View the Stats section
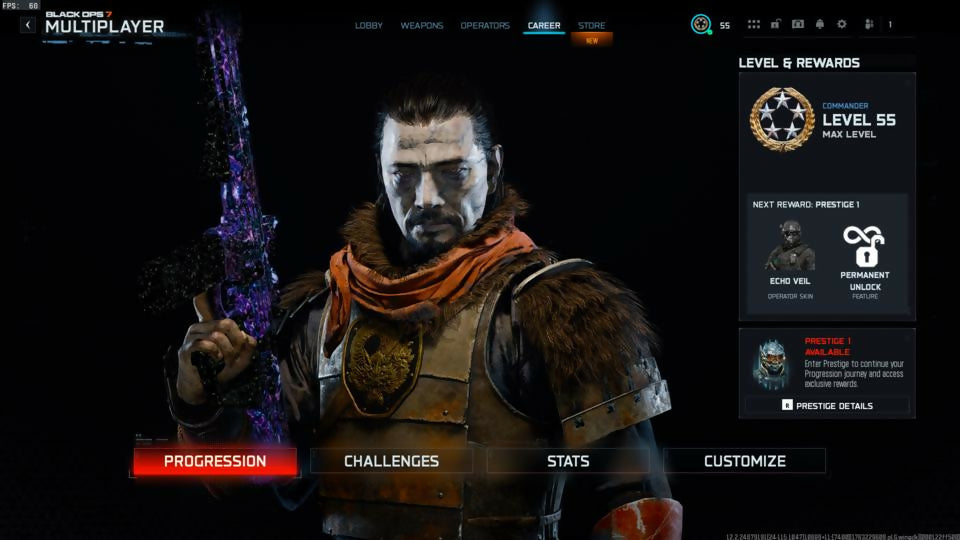 click(568, 461)
